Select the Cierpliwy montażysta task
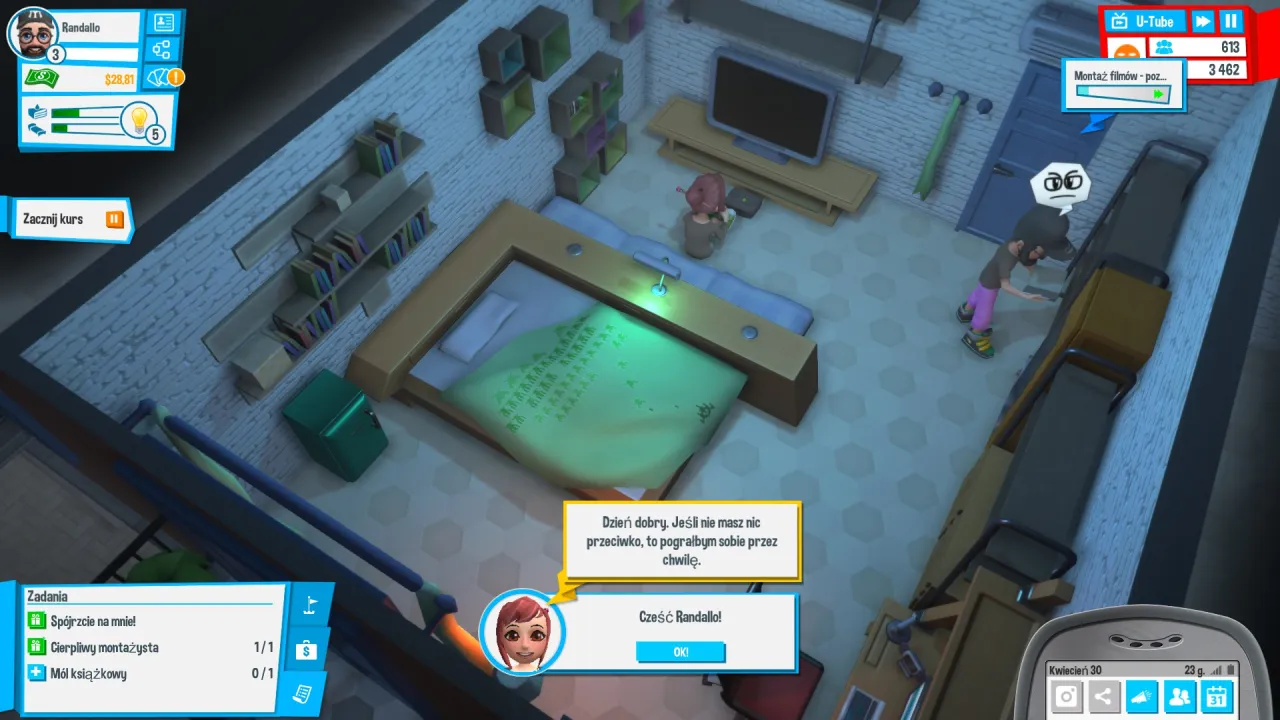 click(105, 647)
